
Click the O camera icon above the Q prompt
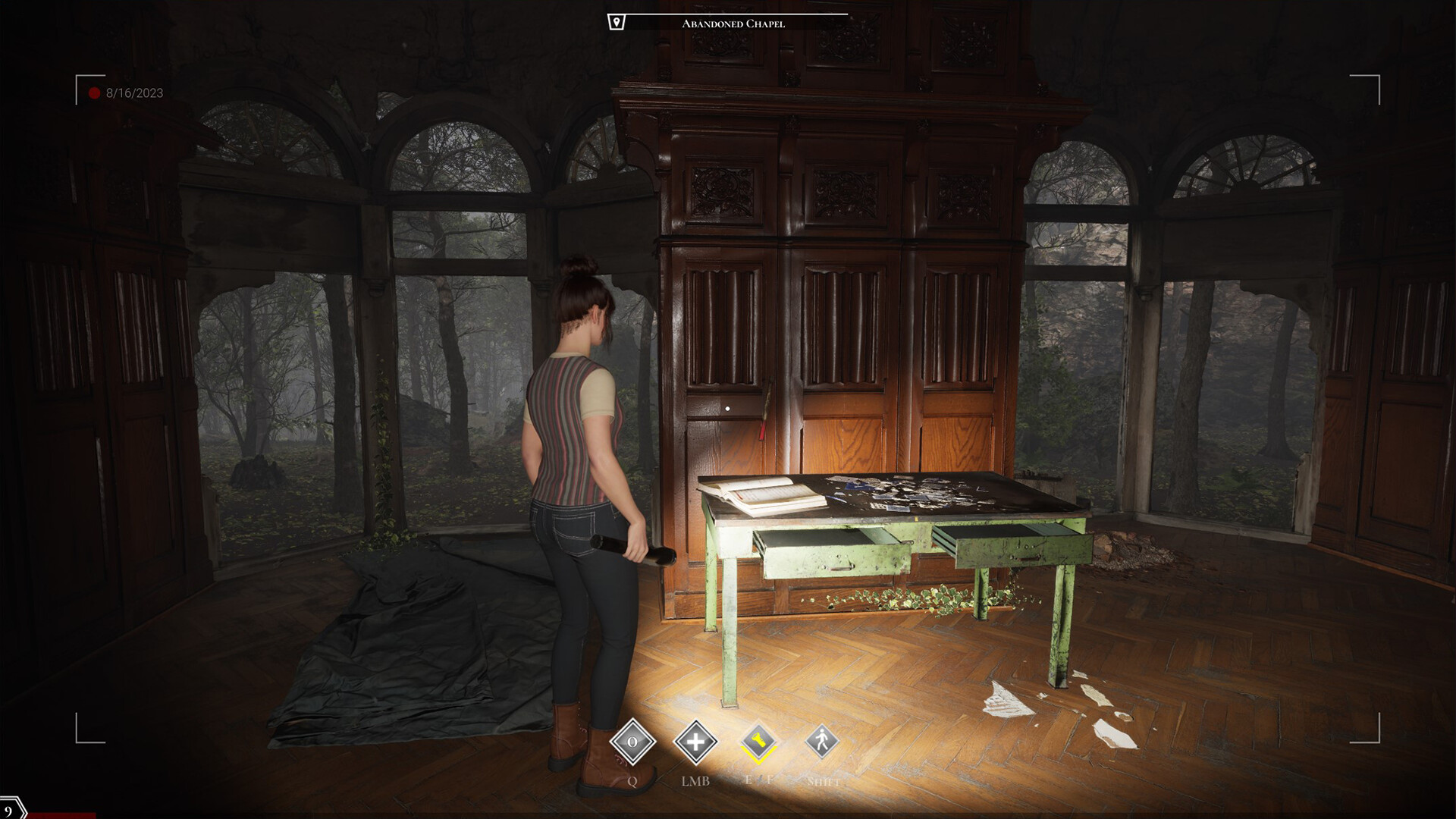coord(632,743)
